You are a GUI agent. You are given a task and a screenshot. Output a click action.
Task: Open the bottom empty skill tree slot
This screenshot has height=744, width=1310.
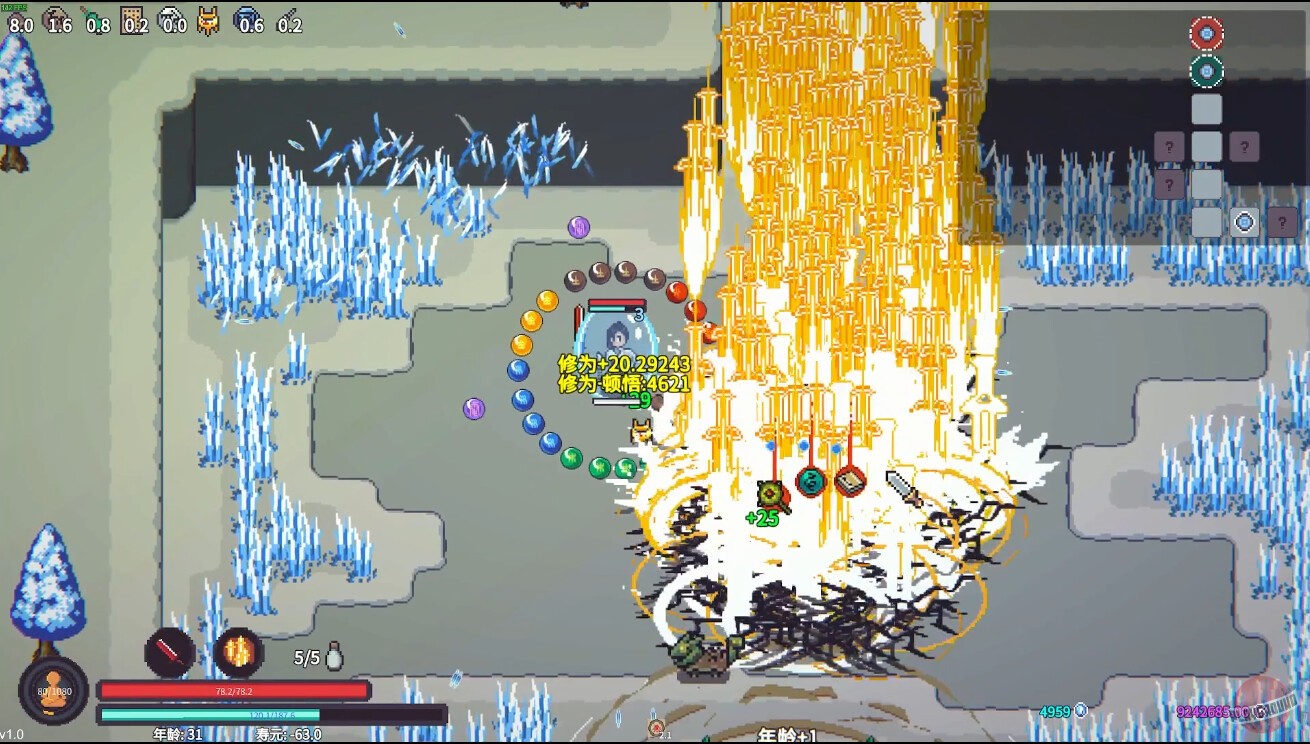[x=1207, y=221]
